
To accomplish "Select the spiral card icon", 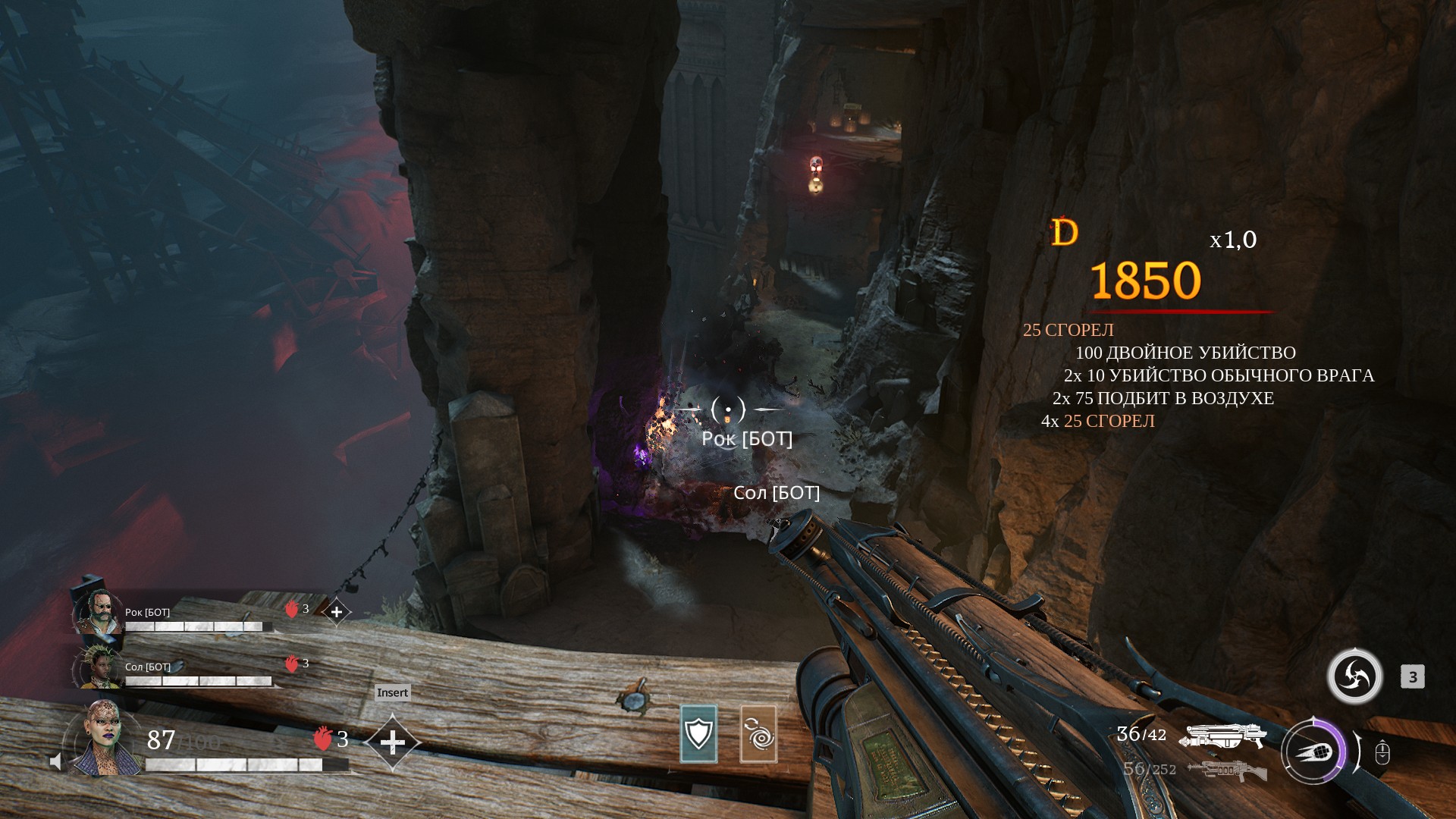I will [758, 733].
